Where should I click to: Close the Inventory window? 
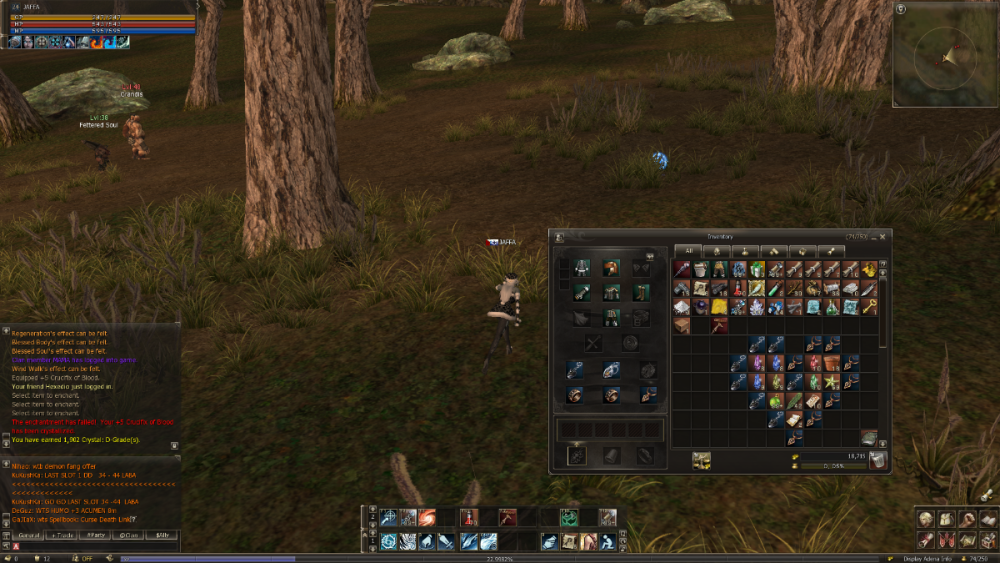[x=882, y=236]
